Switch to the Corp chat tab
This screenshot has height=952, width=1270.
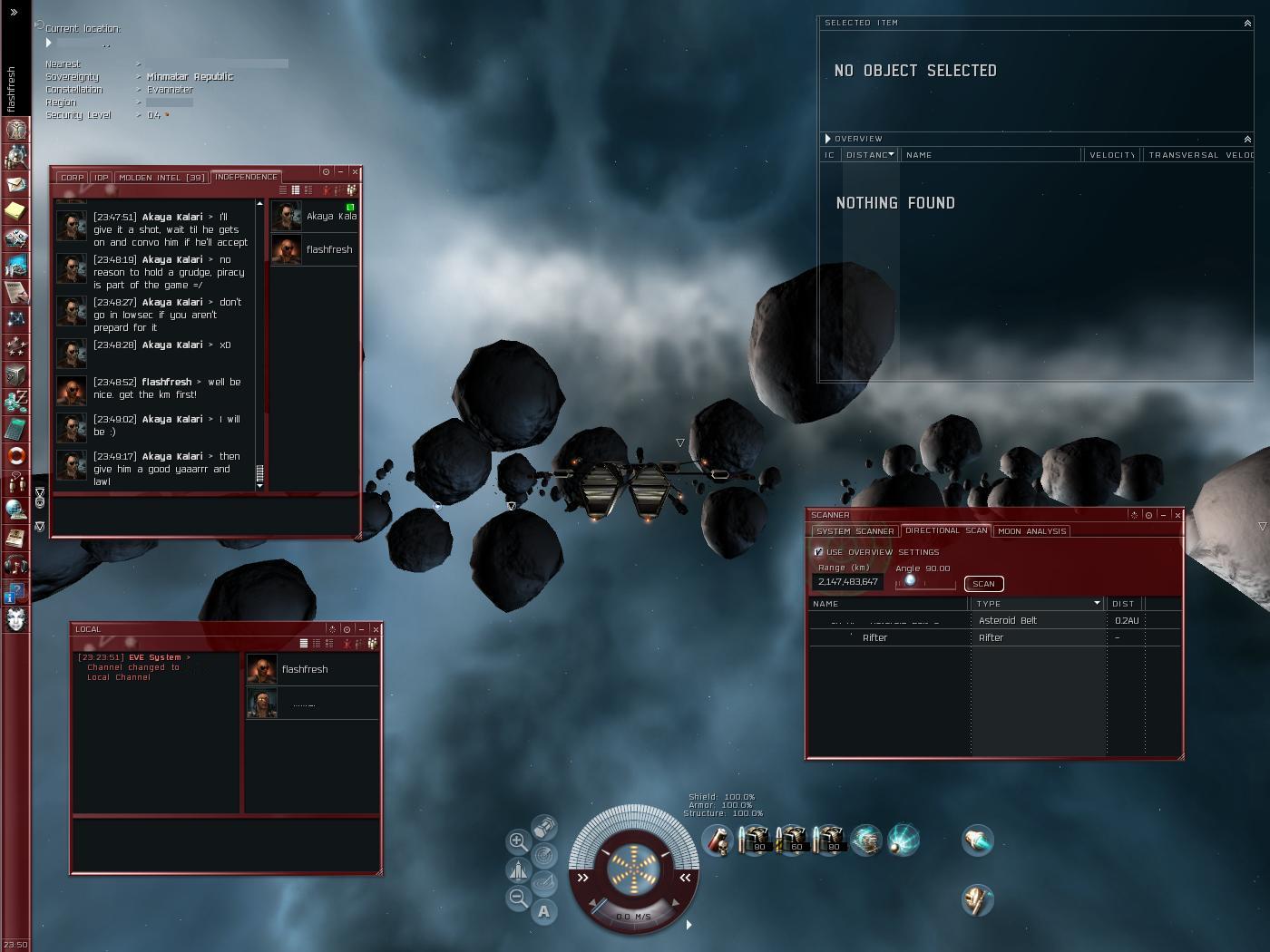click(x=72, y=178)
